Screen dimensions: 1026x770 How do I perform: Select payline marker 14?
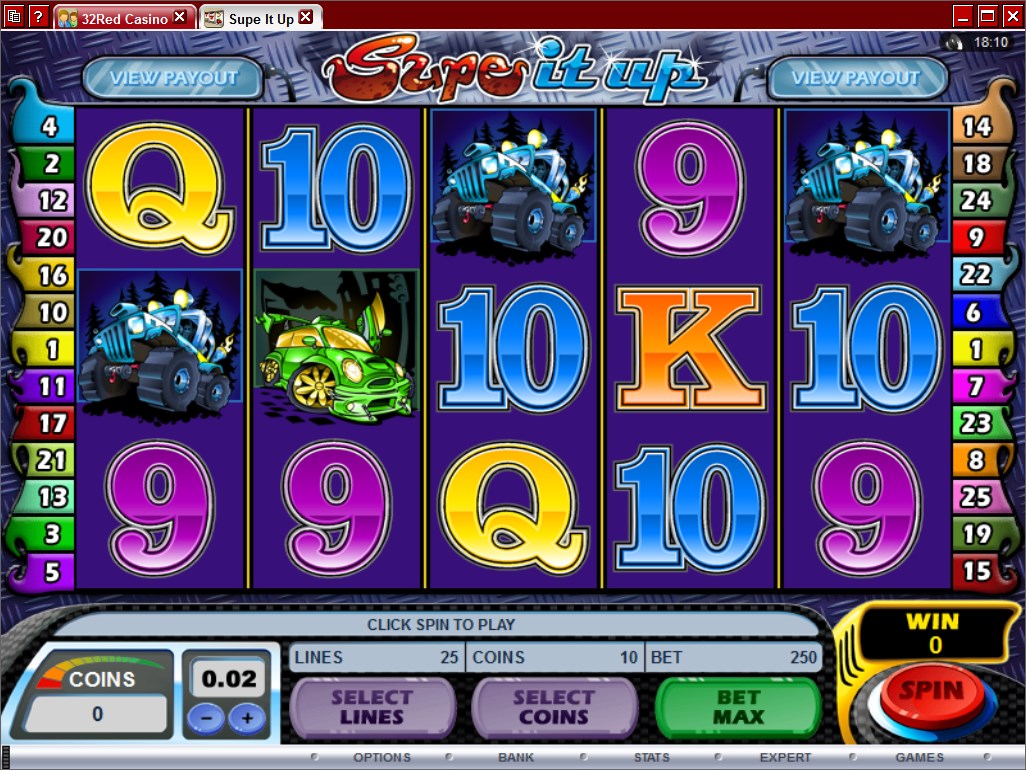click(975, 127)
